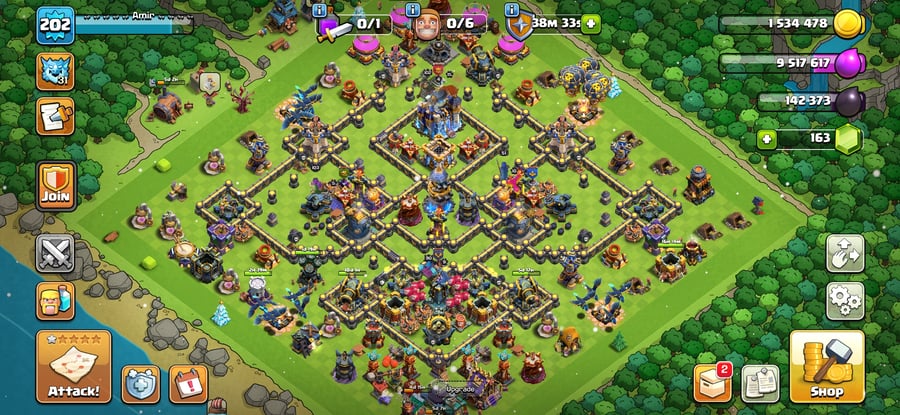
Task: Open the puzzle piece quest icon
Action: (53, 116)
